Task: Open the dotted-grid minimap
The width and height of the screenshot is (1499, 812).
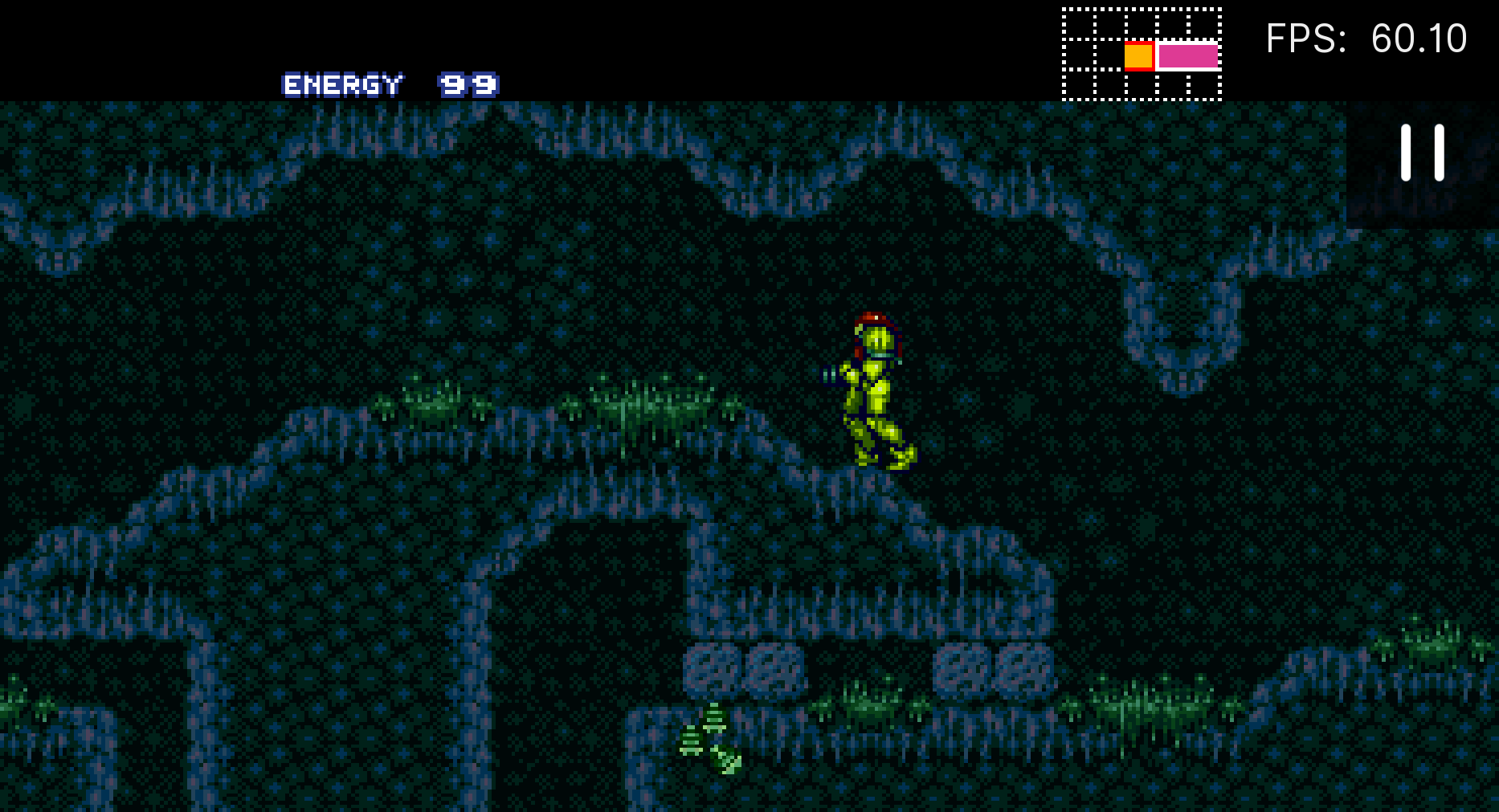Action: coord(1142,55)
